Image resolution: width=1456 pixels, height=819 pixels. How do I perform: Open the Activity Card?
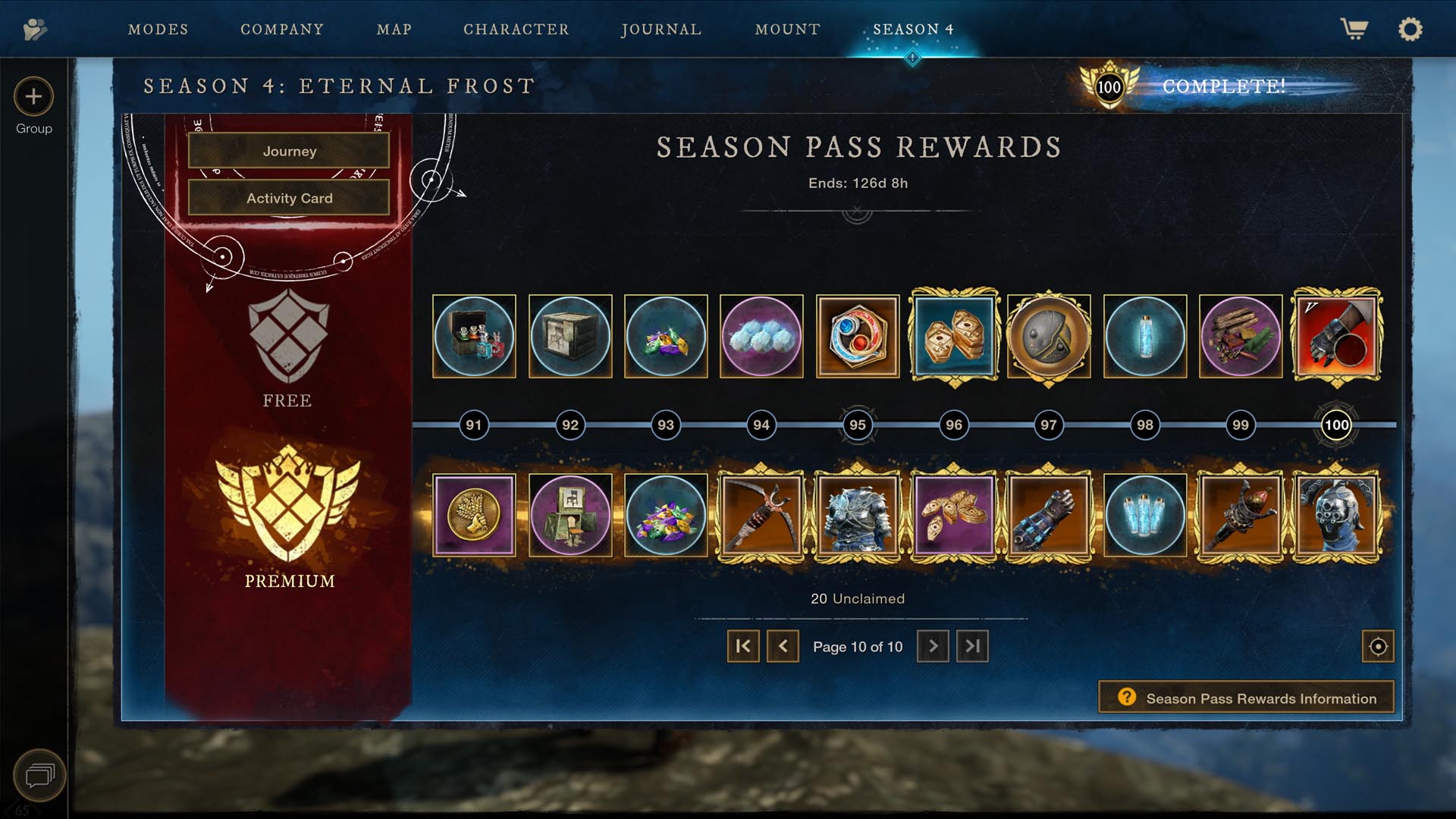pos(288,198)
